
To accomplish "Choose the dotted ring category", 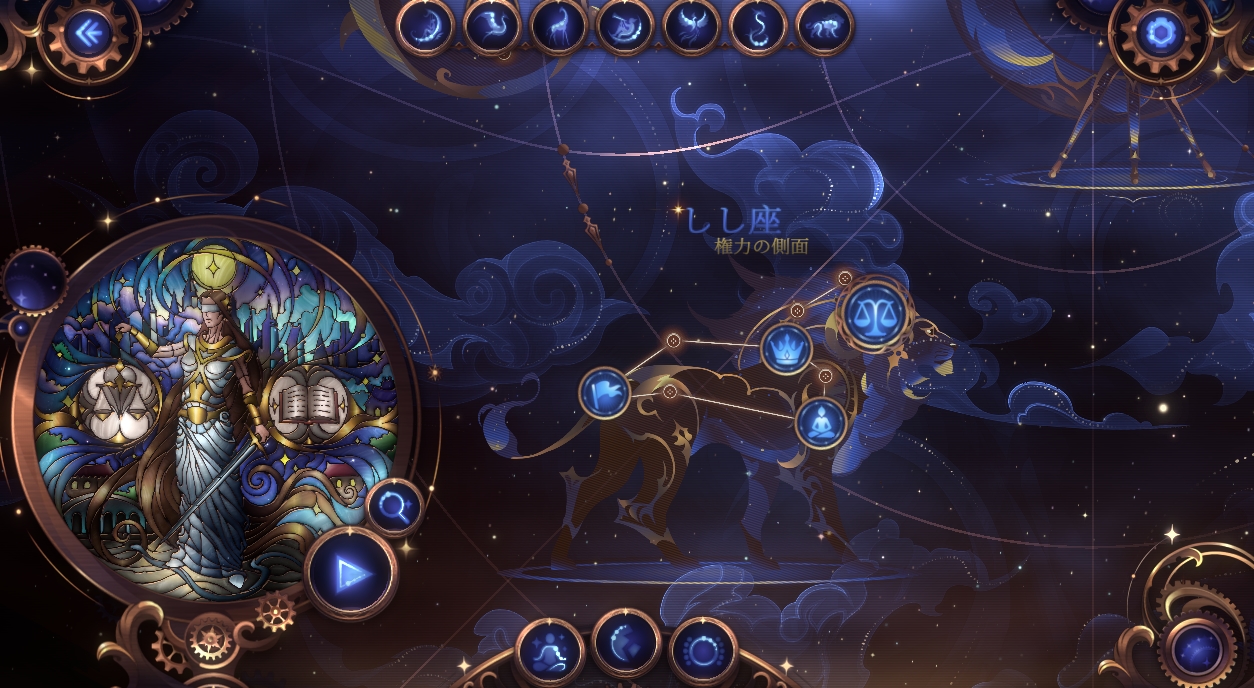I will (703, 651).
